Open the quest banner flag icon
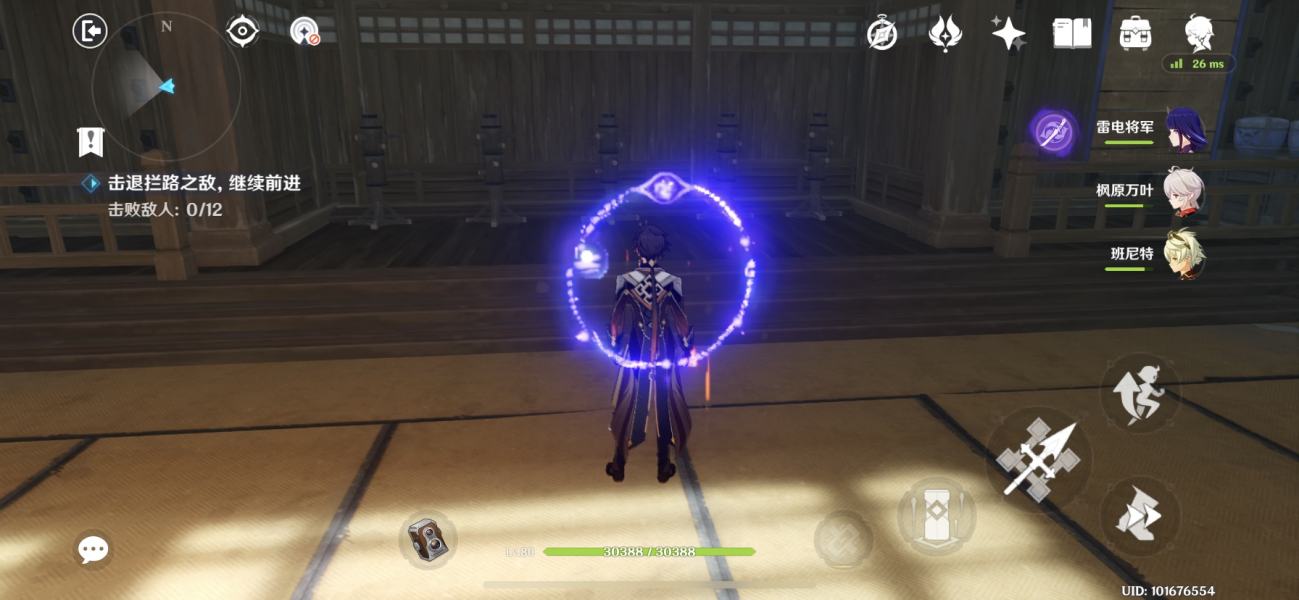 pos(91,142)
